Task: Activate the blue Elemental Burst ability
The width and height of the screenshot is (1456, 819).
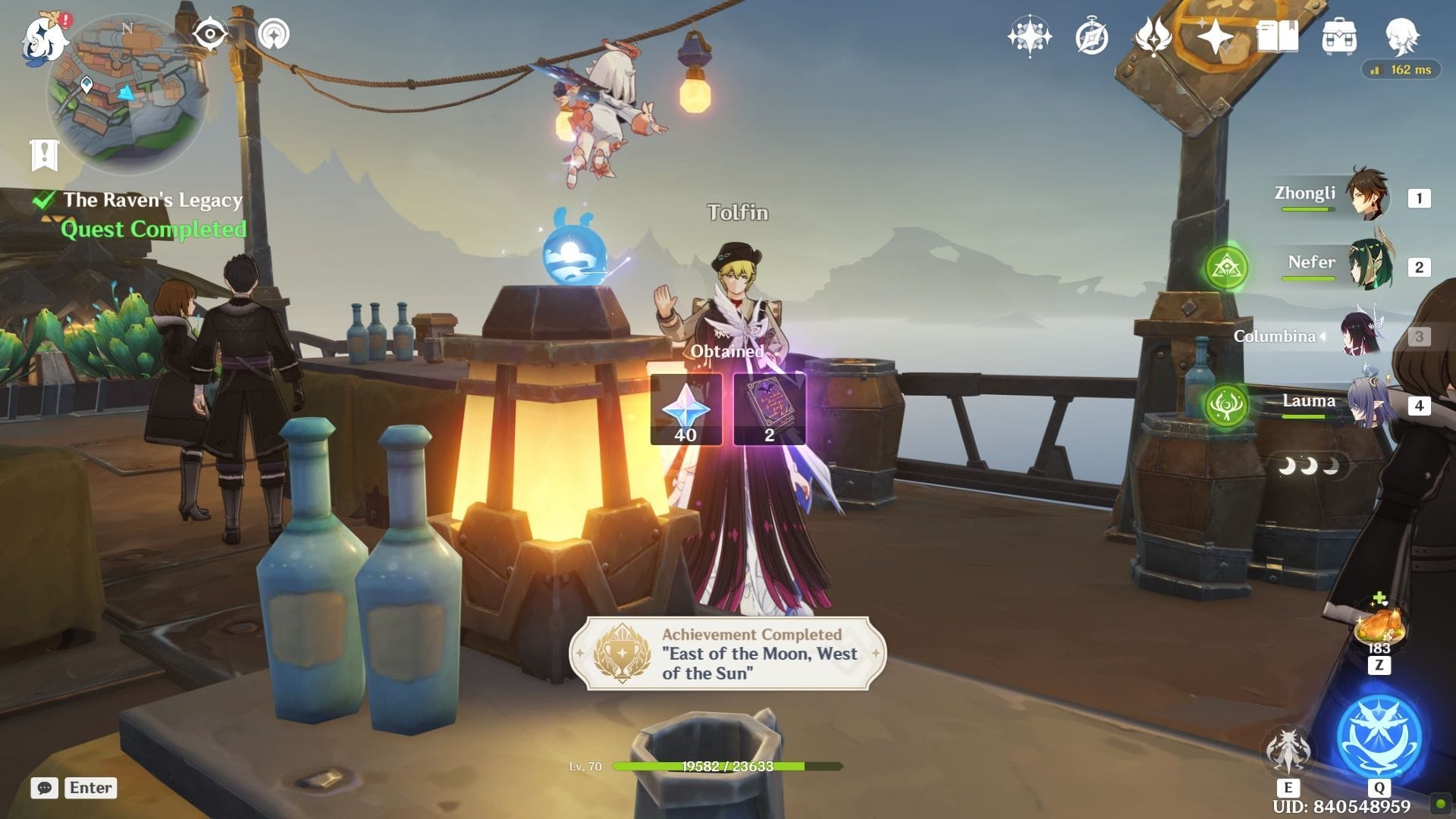Action: [1379, 737]
